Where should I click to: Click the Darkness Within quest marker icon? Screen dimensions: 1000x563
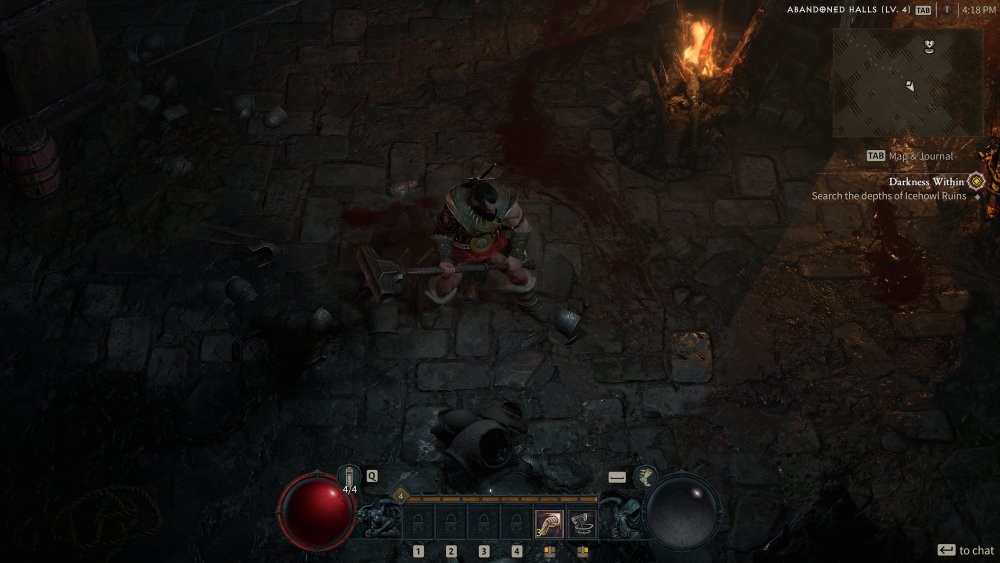976,181
